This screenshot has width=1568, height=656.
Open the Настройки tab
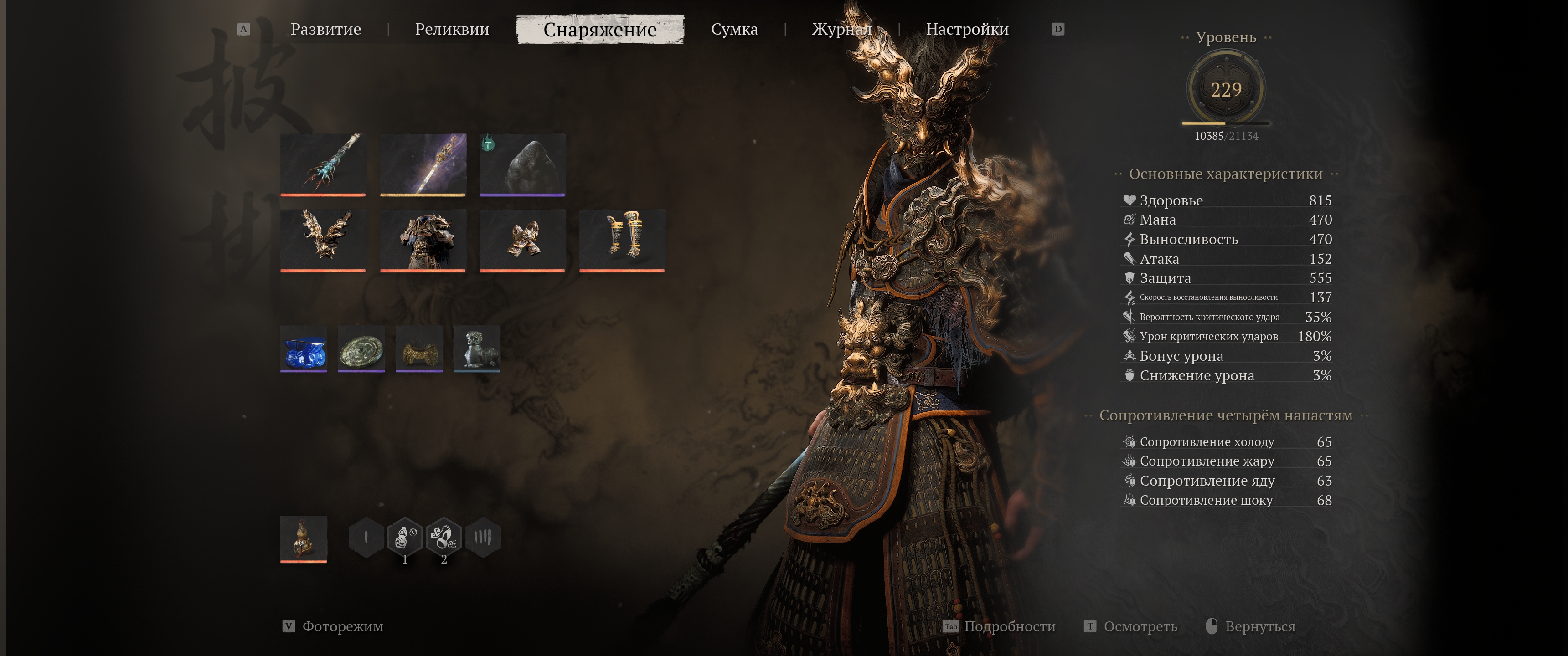pyautogui.click(x=967, y=29)
